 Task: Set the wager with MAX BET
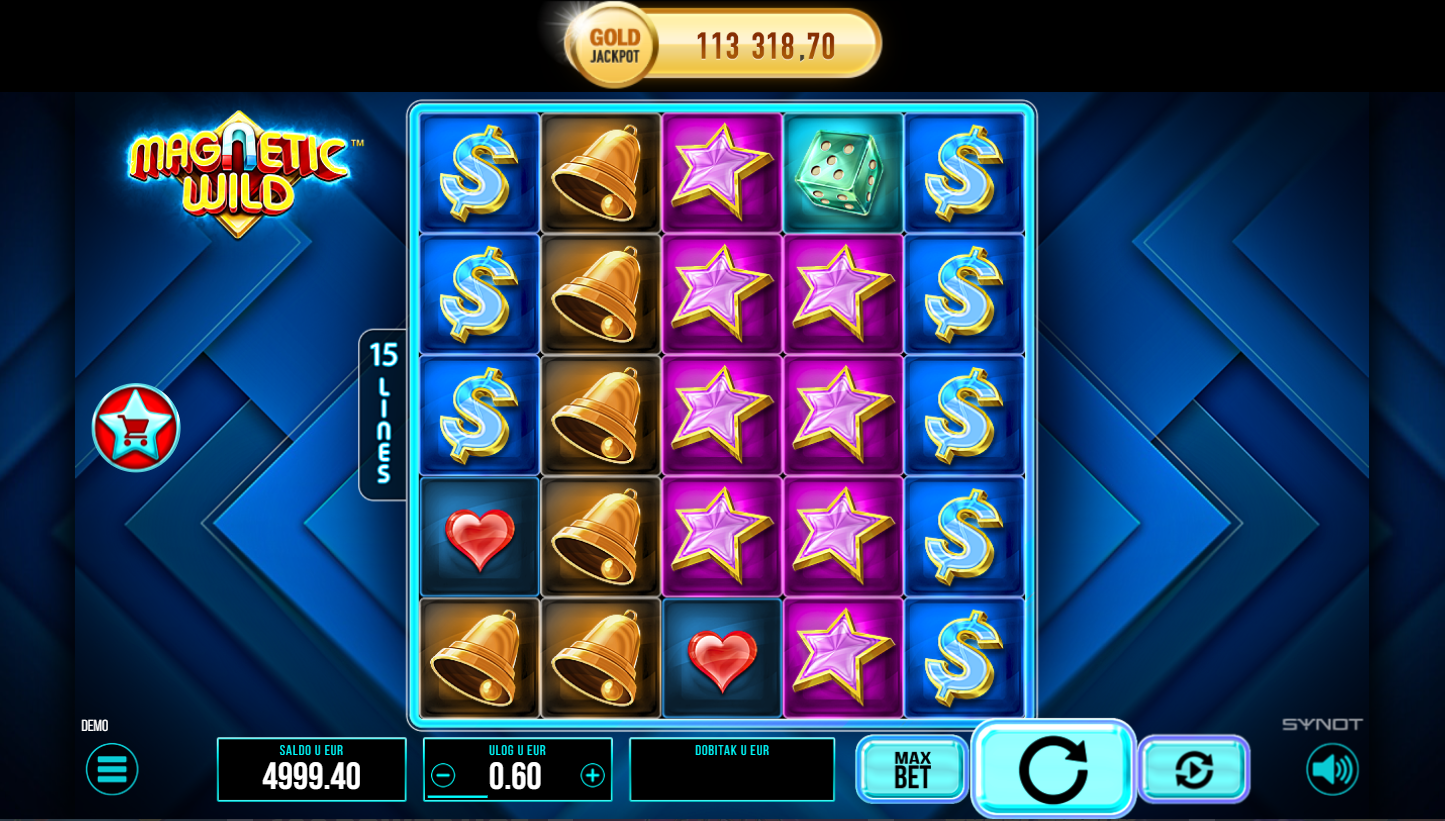coord(912,770)
